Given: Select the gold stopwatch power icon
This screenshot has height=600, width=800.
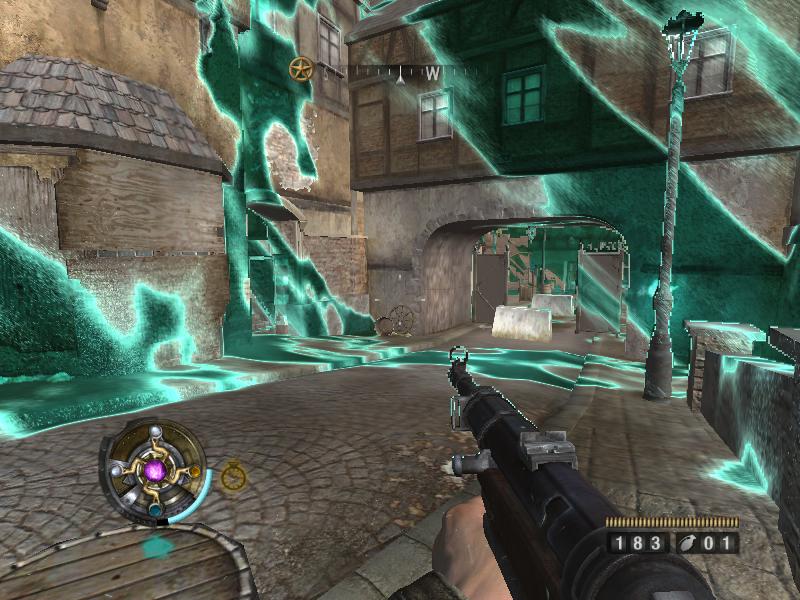Looking at the screenshot, I should point(234,476).
